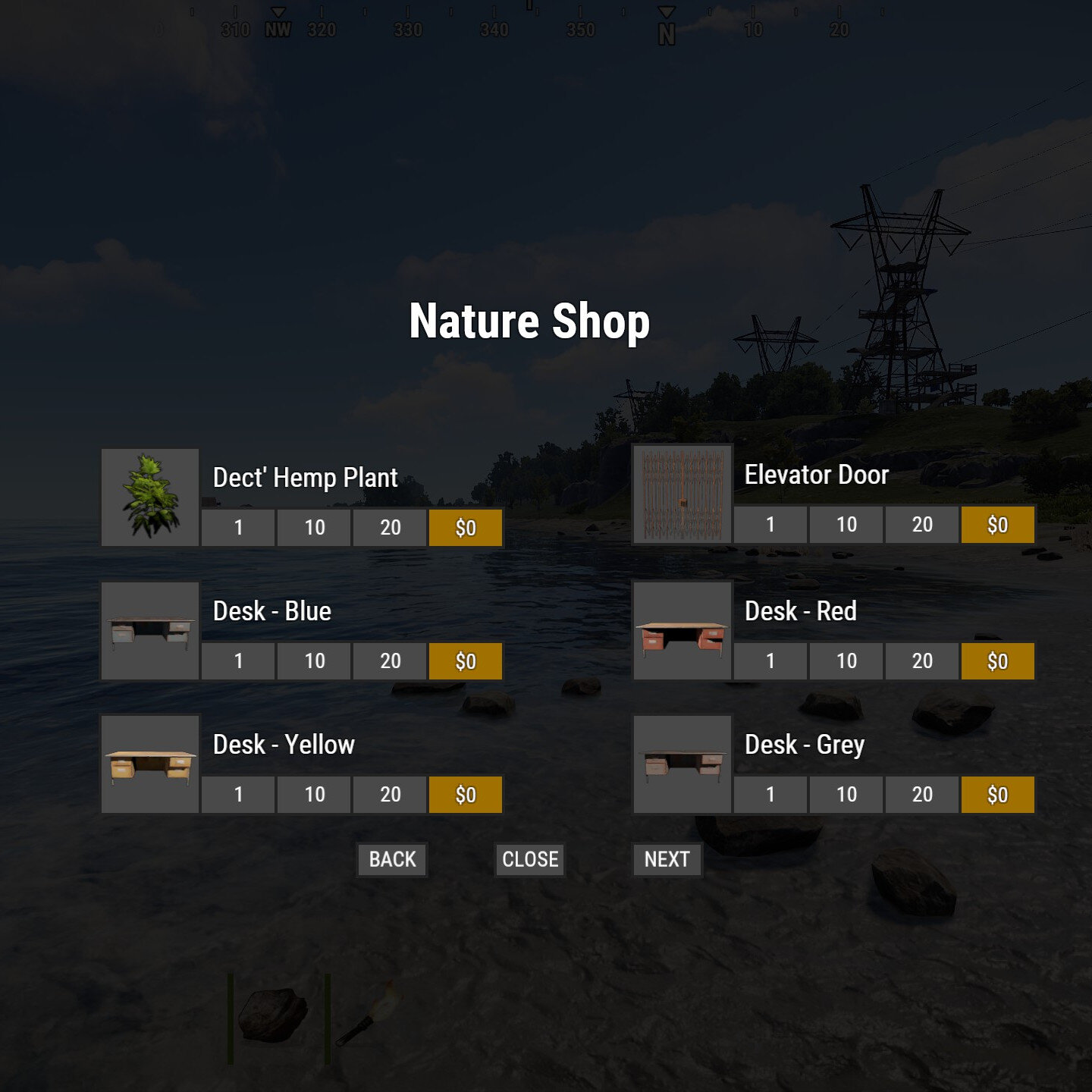The width and height of the screenshot is (1092, 1092).
Task: Buy 20 Elevator Doors
Action: pos(922,524)
